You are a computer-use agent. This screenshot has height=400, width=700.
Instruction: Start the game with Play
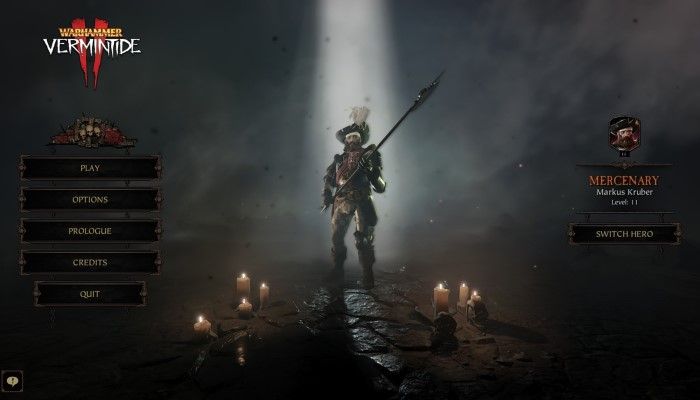pos(89,168)
